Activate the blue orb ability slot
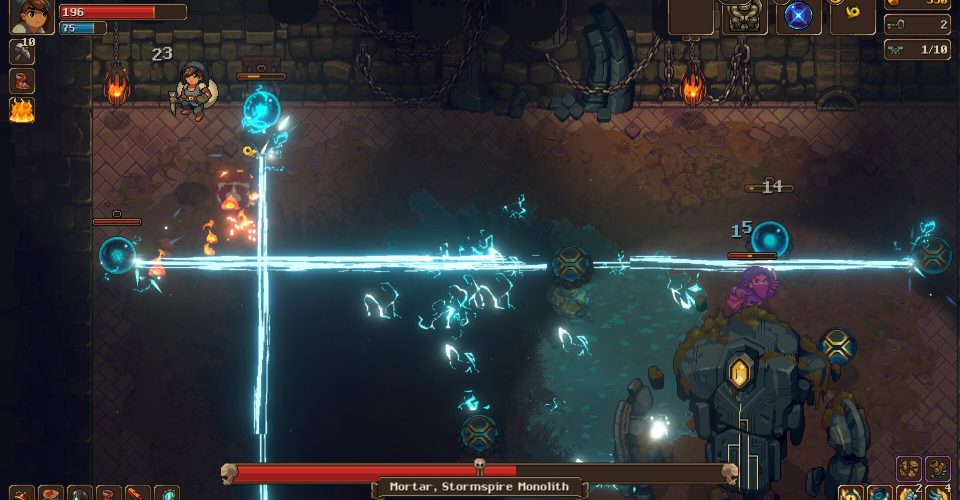960x500 pixels. point(798,16)
